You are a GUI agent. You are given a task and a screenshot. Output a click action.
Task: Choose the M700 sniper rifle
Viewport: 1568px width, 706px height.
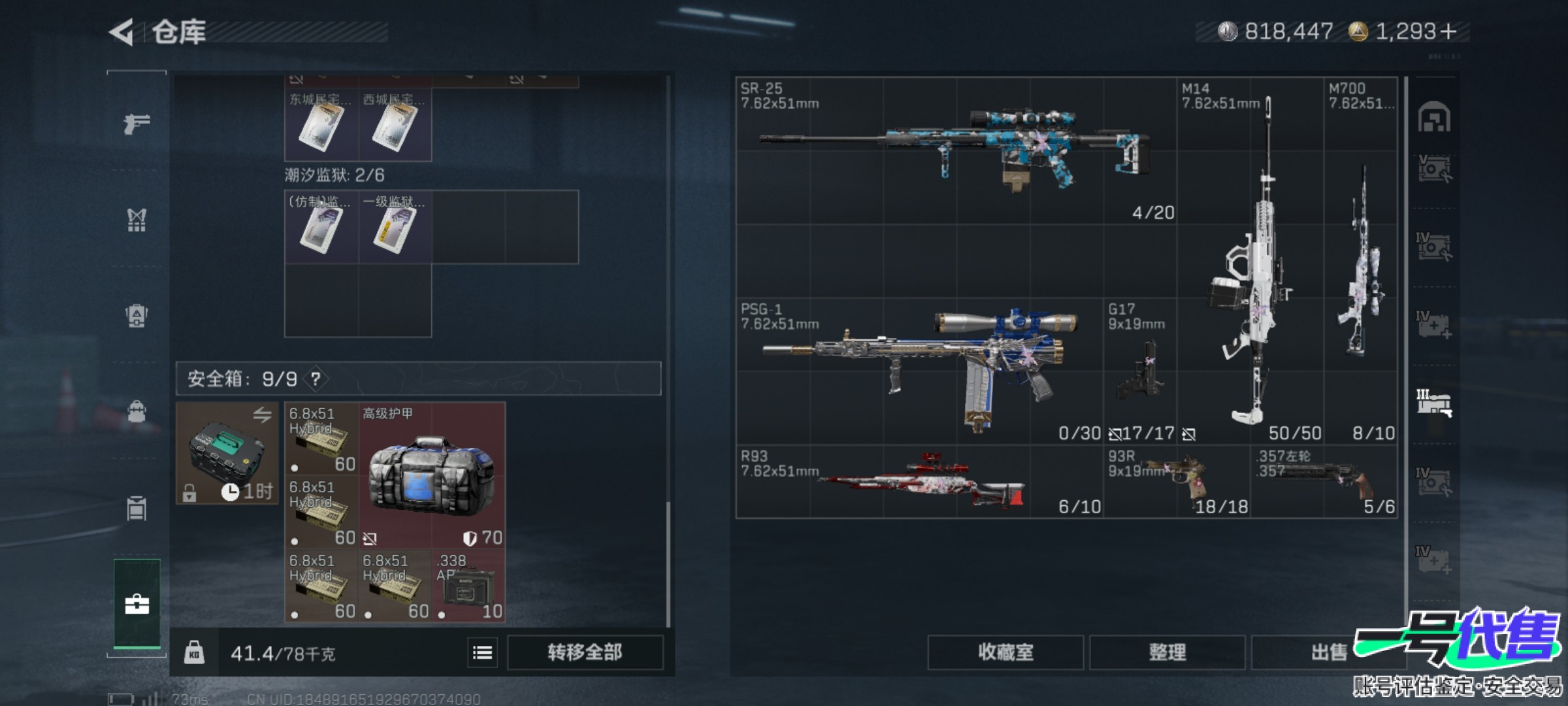(1361, 261)
